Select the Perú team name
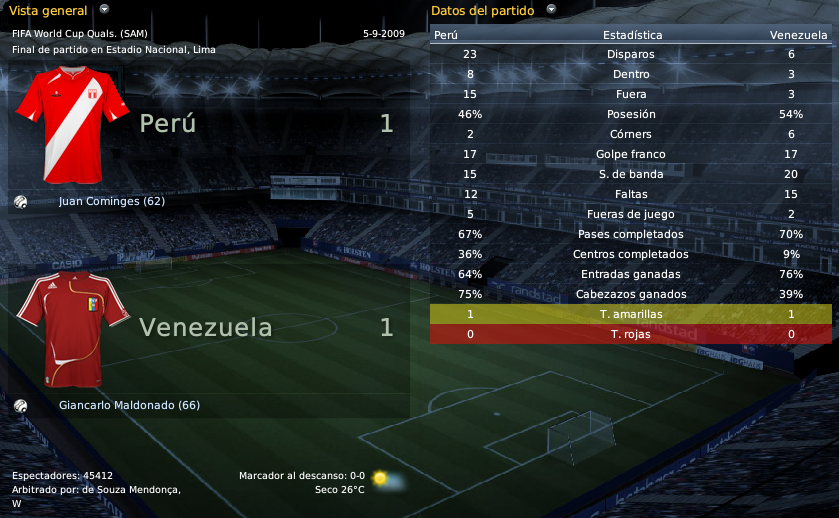 pyautogui.click(x=167, y=123)
